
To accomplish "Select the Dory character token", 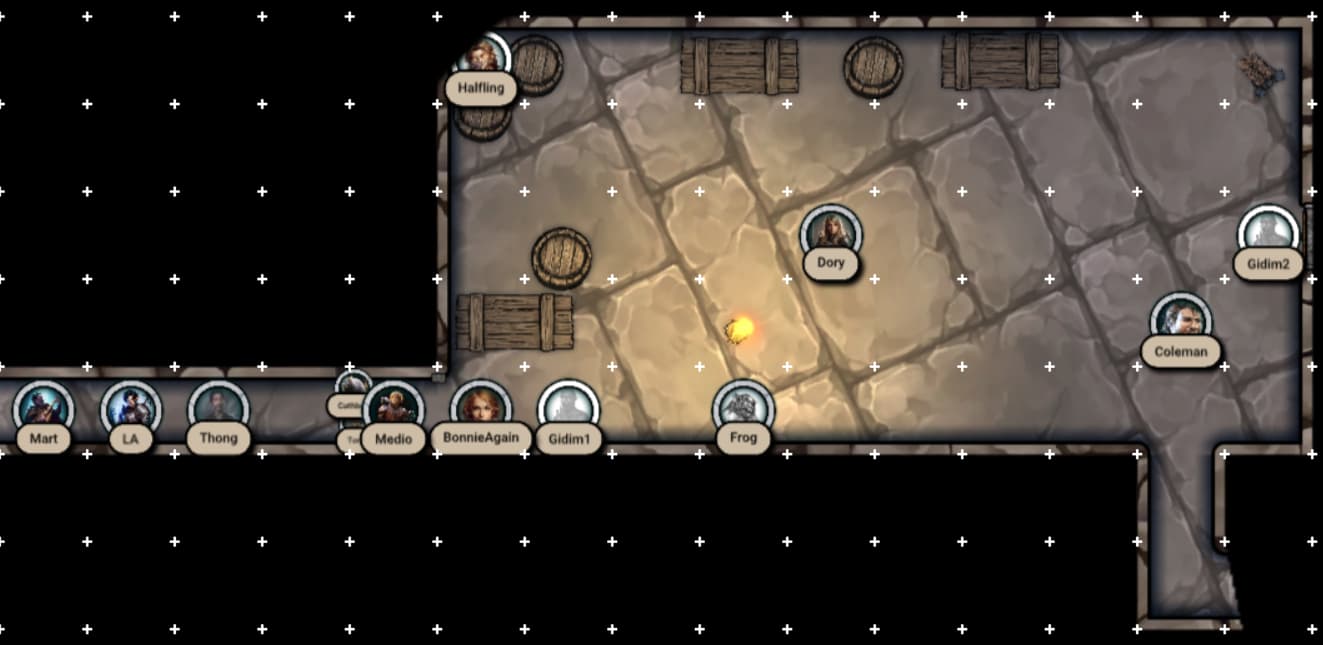I will pos(831,234).
